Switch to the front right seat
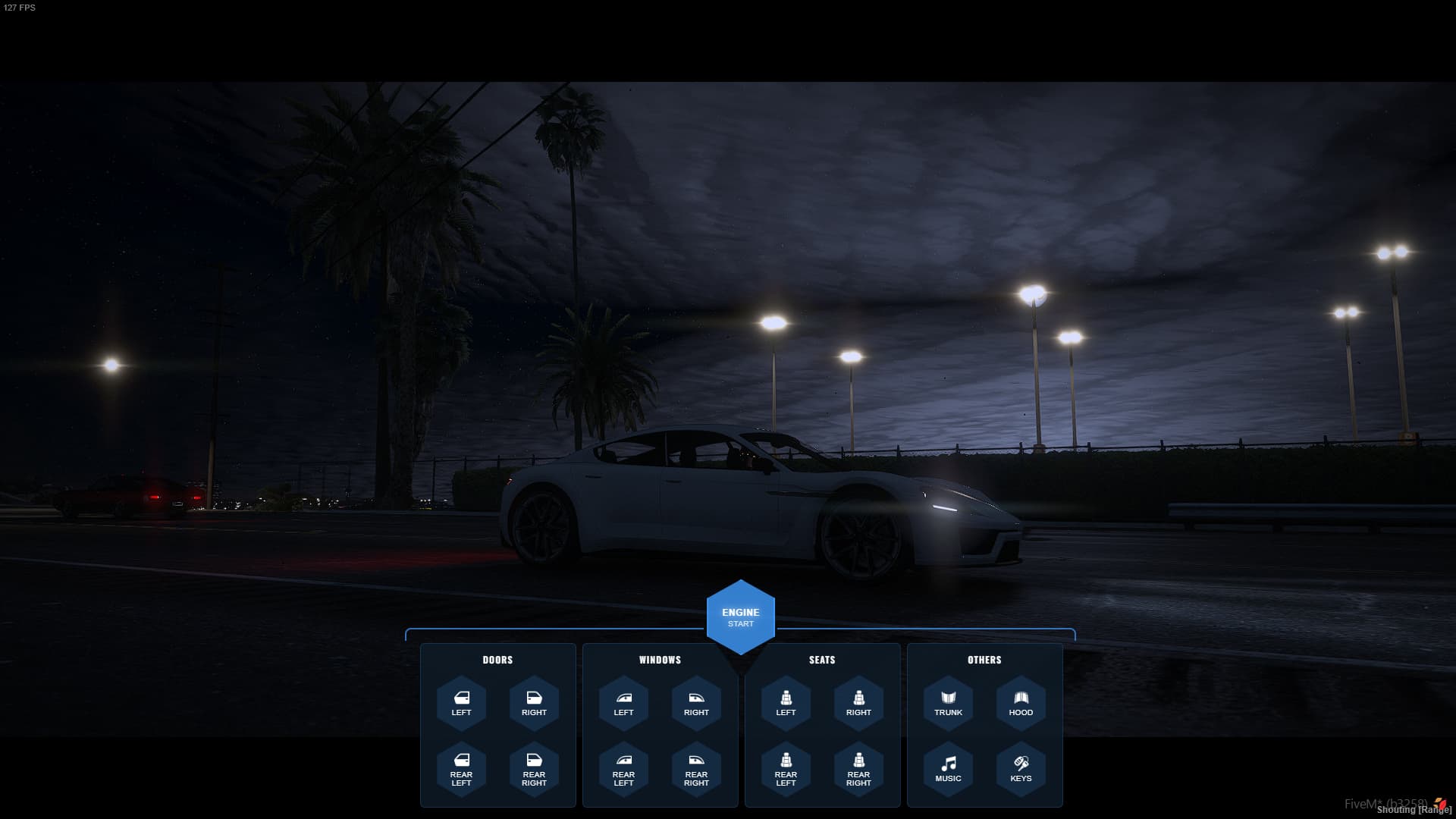 click(858, 703)
